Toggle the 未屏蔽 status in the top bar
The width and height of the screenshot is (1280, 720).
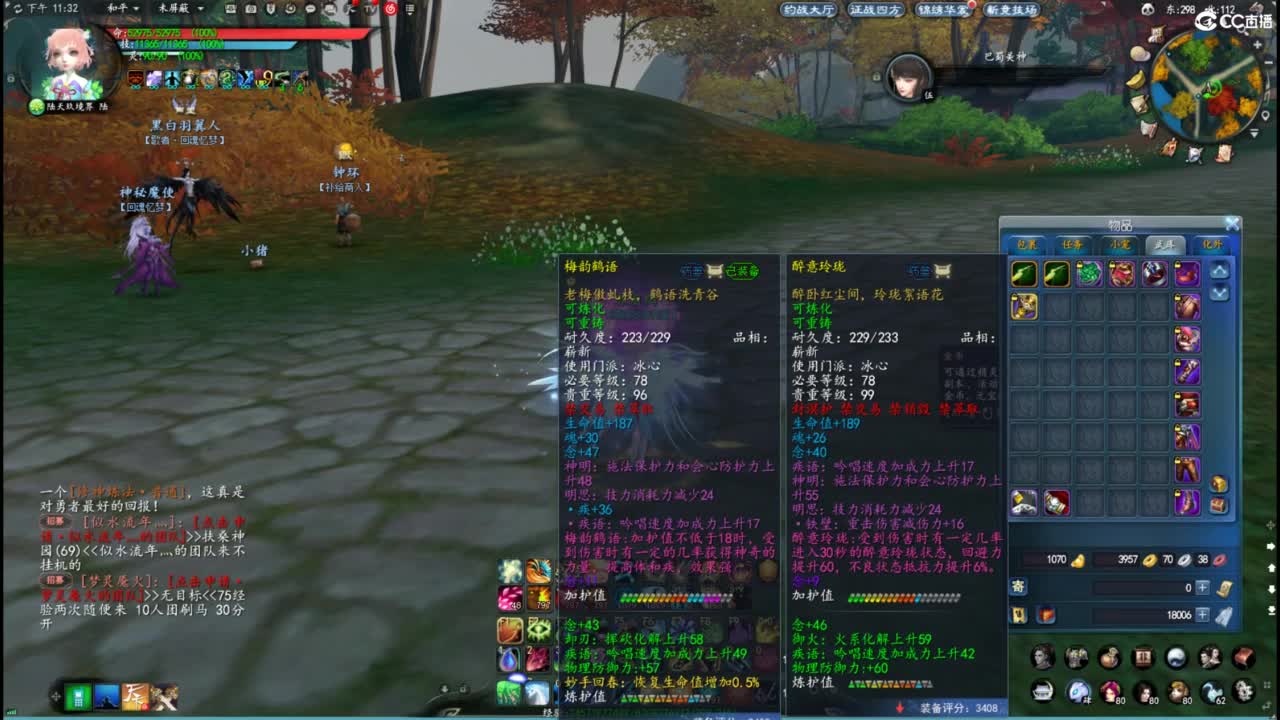coord(170,9)
